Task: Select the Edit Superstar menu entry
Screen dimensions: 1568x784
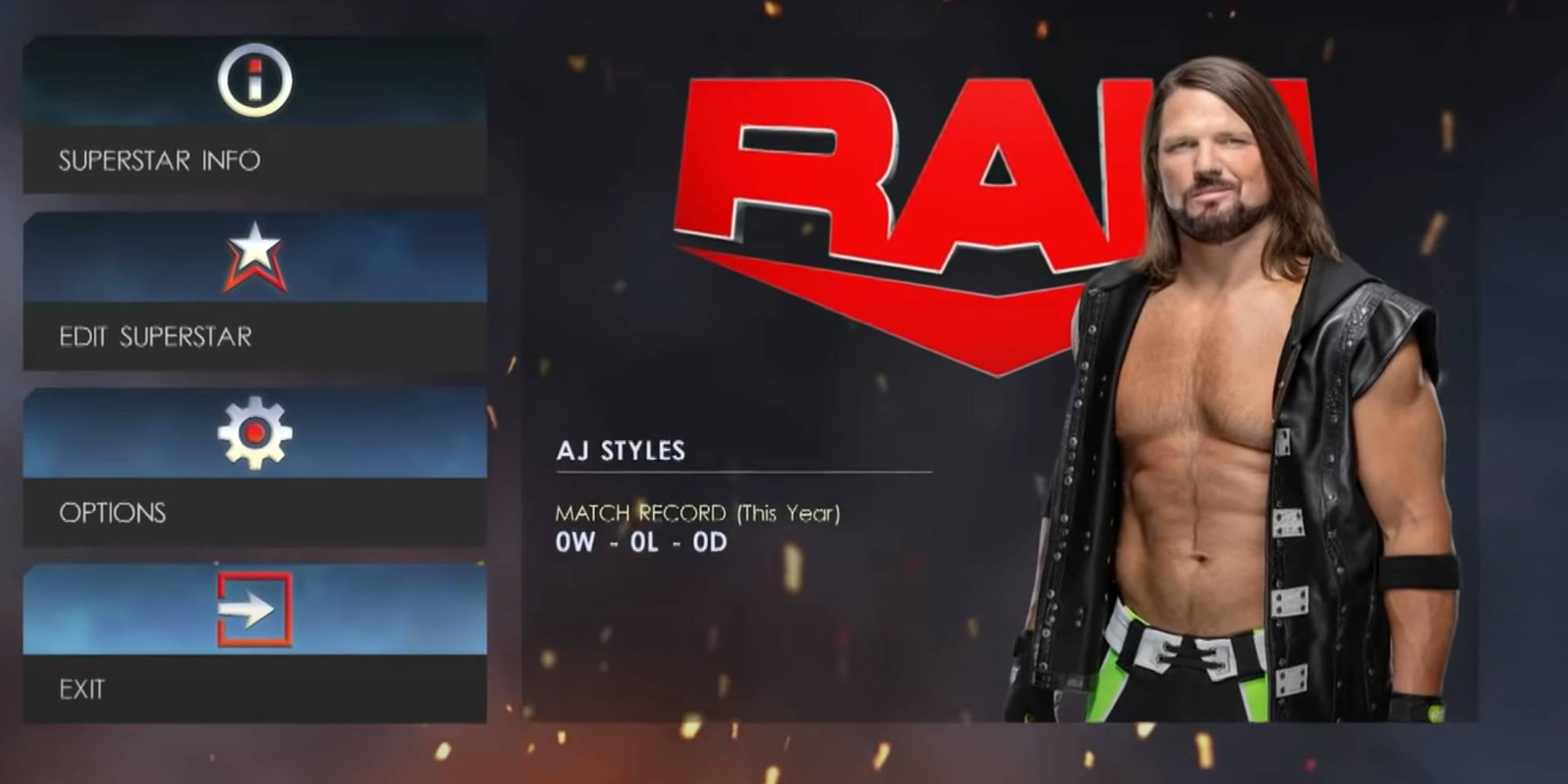Action: click(154, 337)
